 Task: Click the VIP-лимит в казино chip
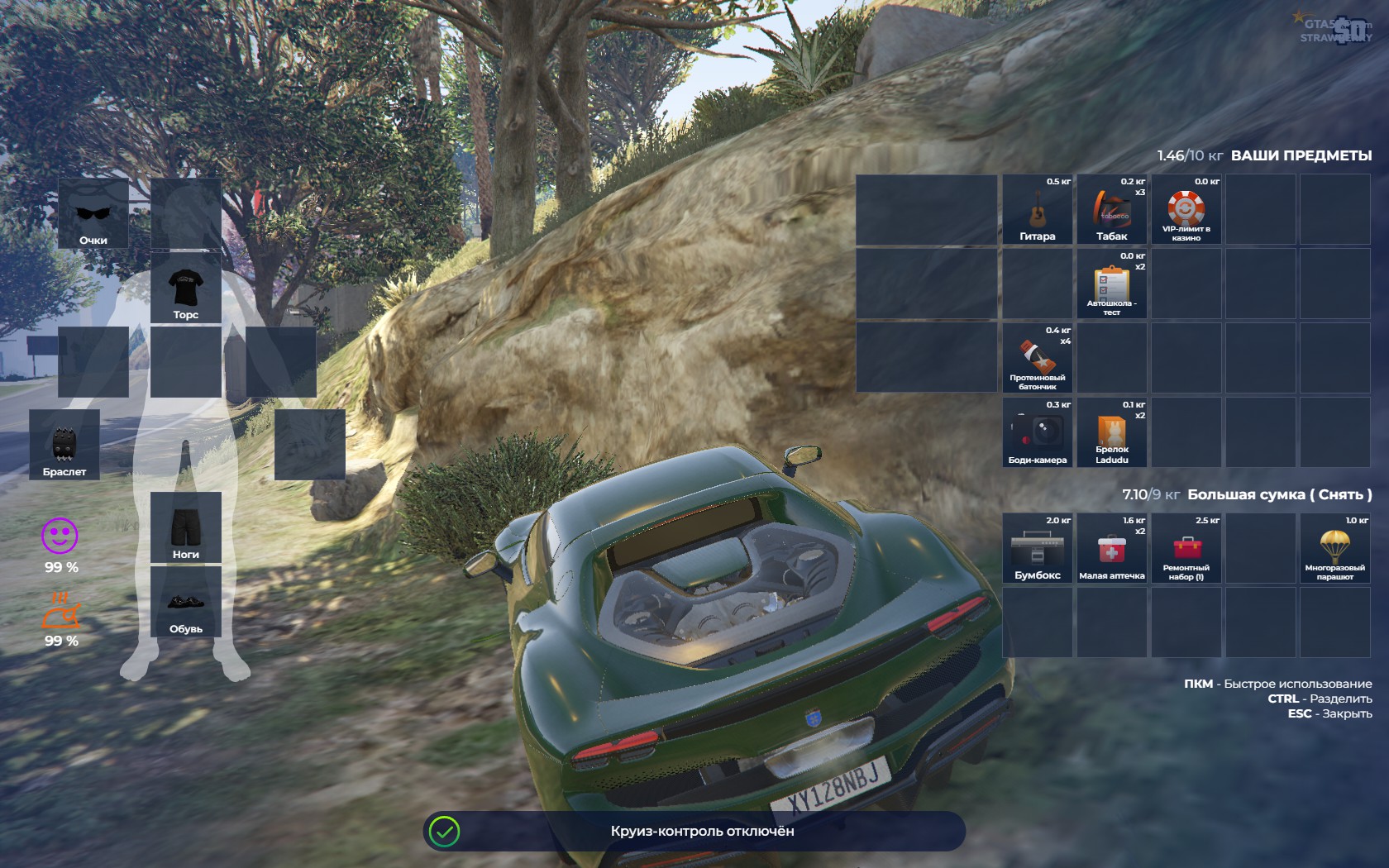1186,210
